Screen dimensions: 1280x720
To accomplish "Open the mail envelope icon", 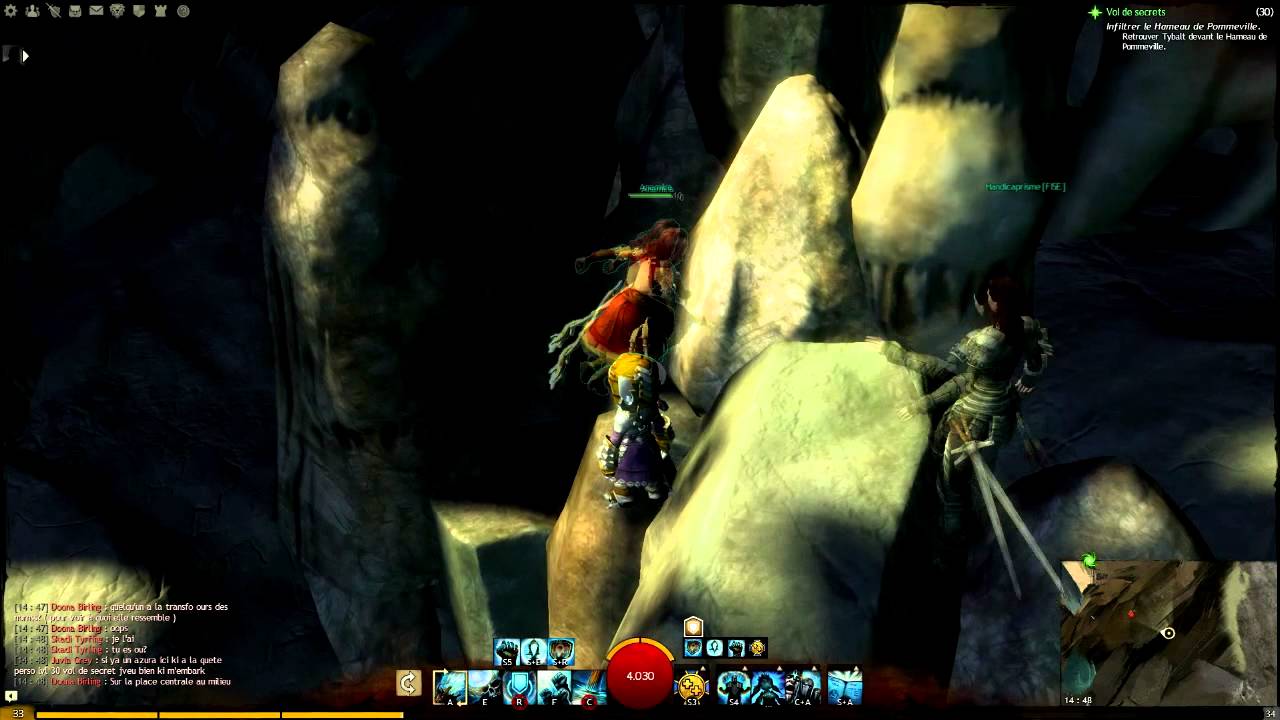I will pos(96,10).
